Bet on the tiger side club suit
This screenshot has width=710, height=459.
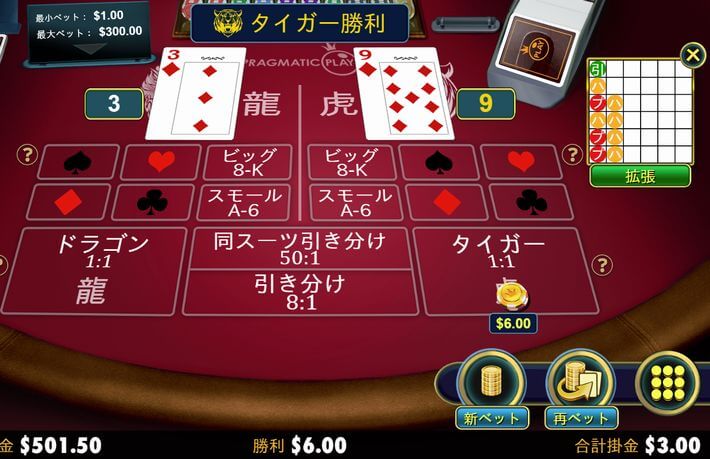[x=531, y=202]
